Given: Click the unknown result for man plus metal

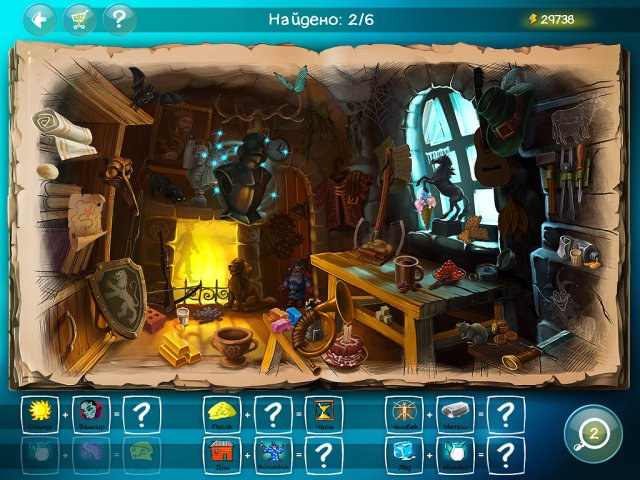Looking at the screenshot, I should click(x=505, y=412).
